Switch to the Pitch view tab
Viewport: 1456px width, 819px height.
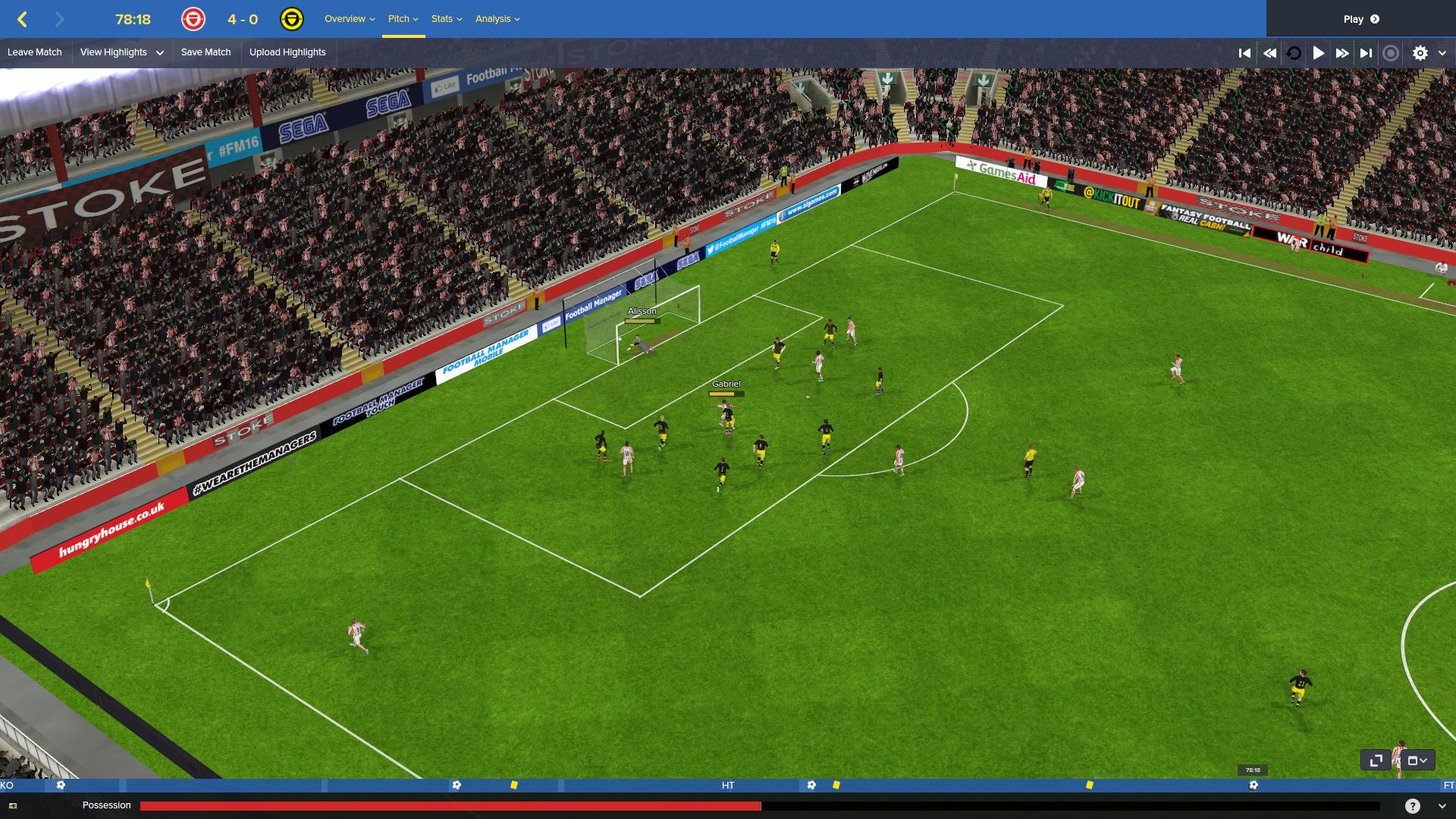[x=403, y=19]
